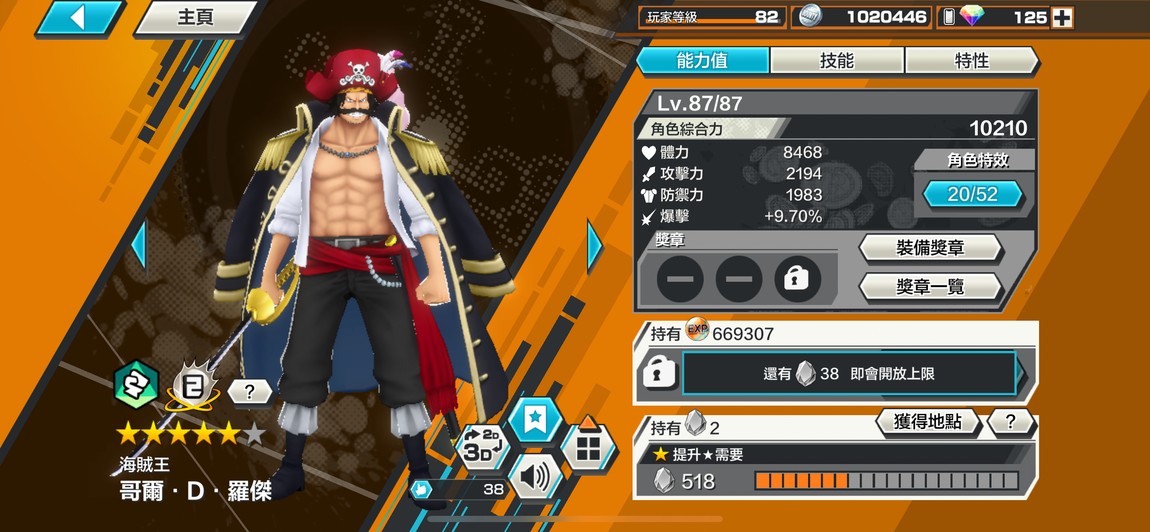Show the 特性 traits tab

tap(971, 60)
